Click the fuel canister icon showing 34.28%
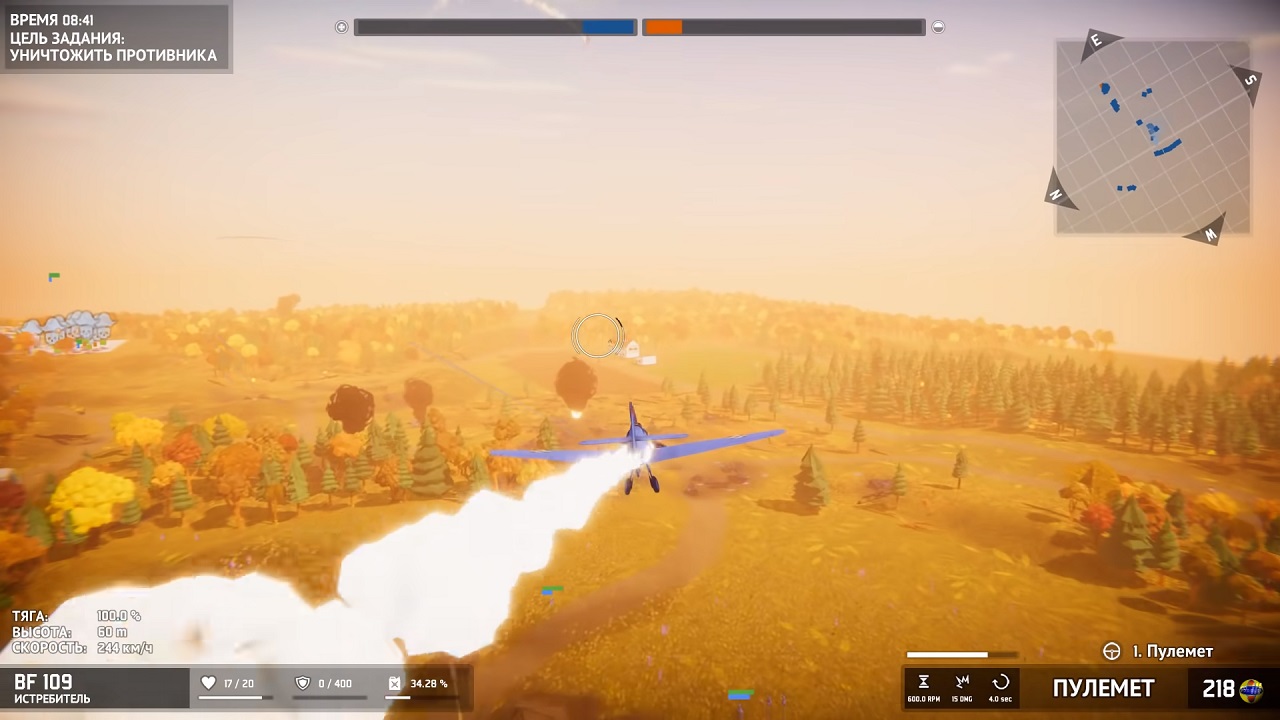The image size is (1280, 720). [394, 682]
